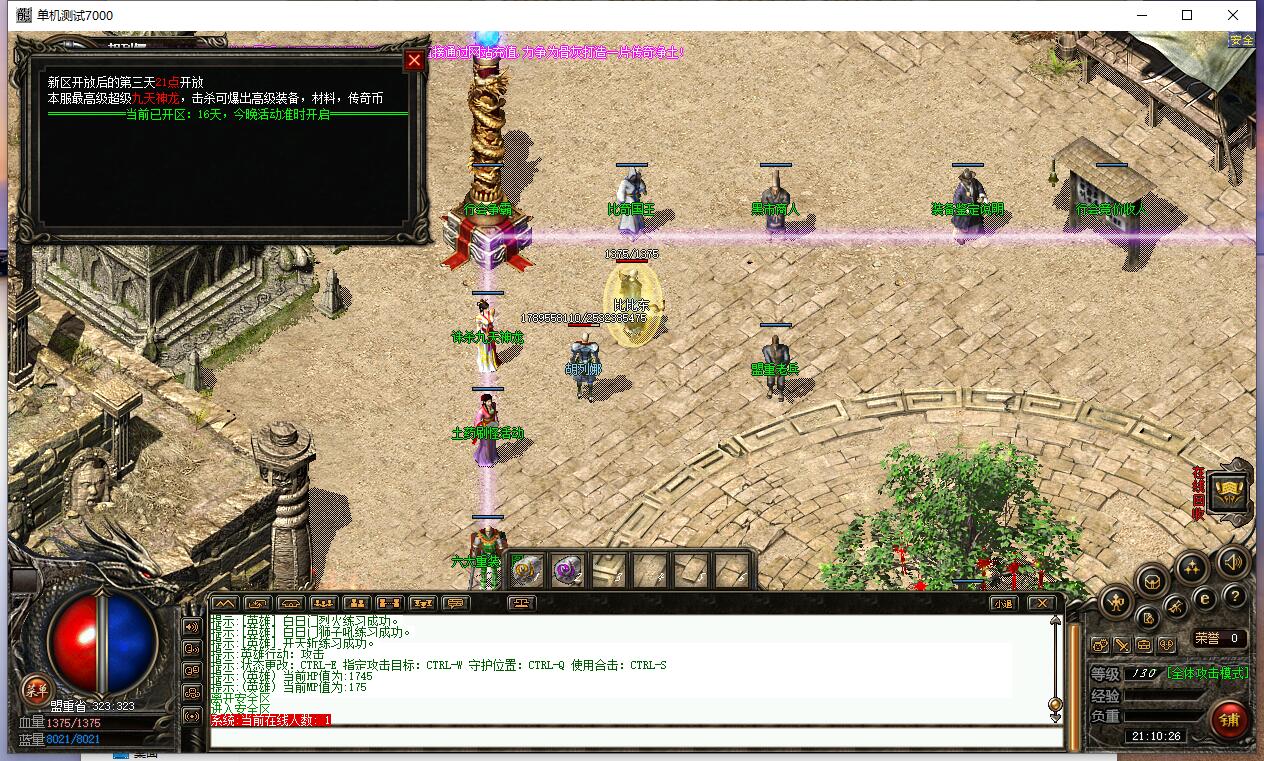
Task: Click the 小退 logout button
Action: tap(1003, 603)
